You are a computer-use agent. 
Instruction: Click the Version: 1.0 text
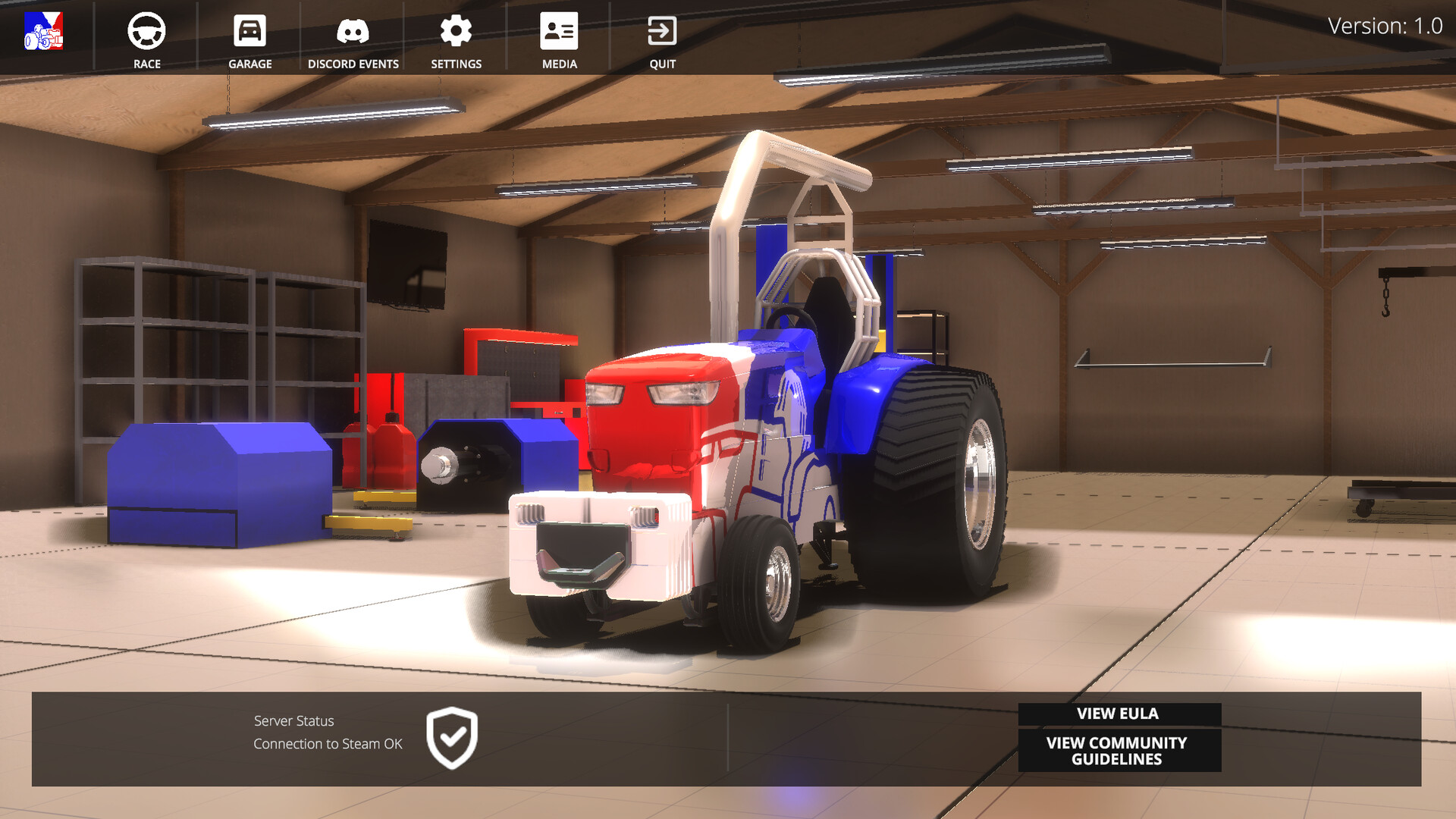[1385, 25]
